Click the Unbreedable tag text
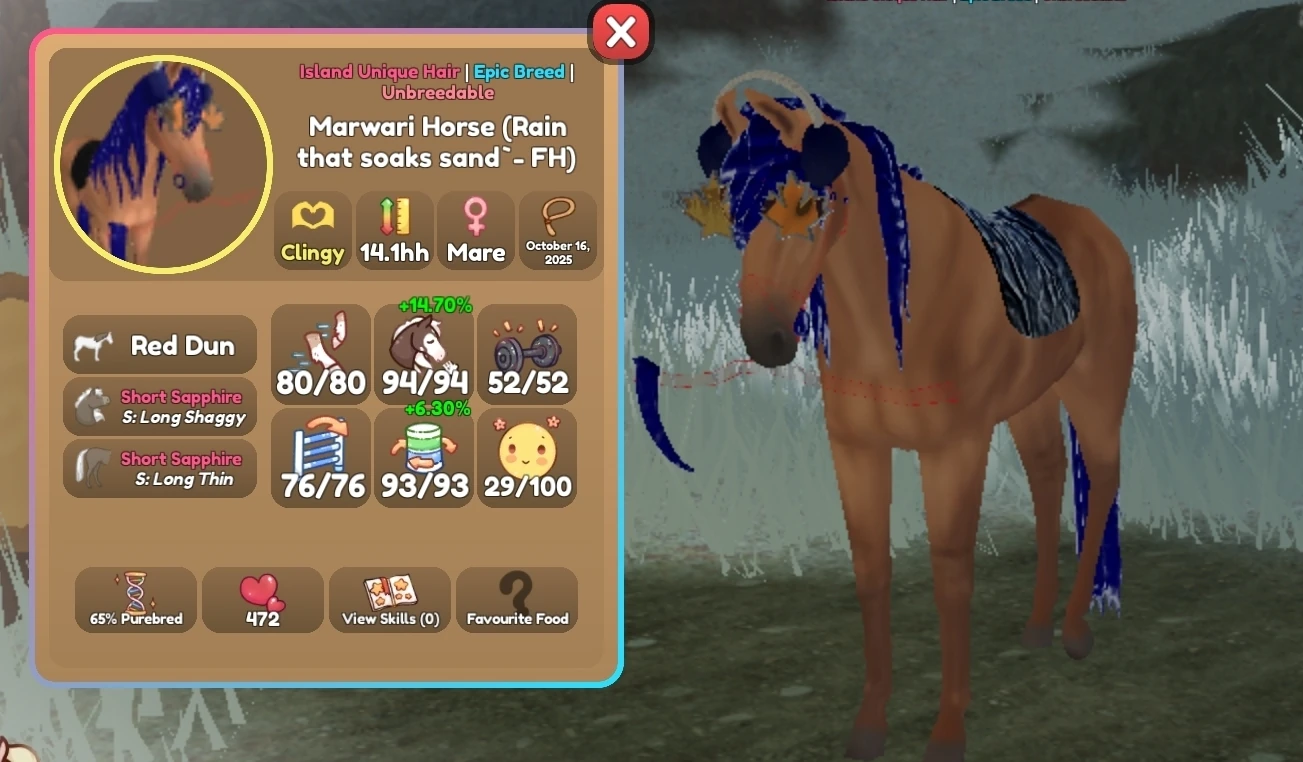The image size is (1303, 762). click(x=437, y=91)
